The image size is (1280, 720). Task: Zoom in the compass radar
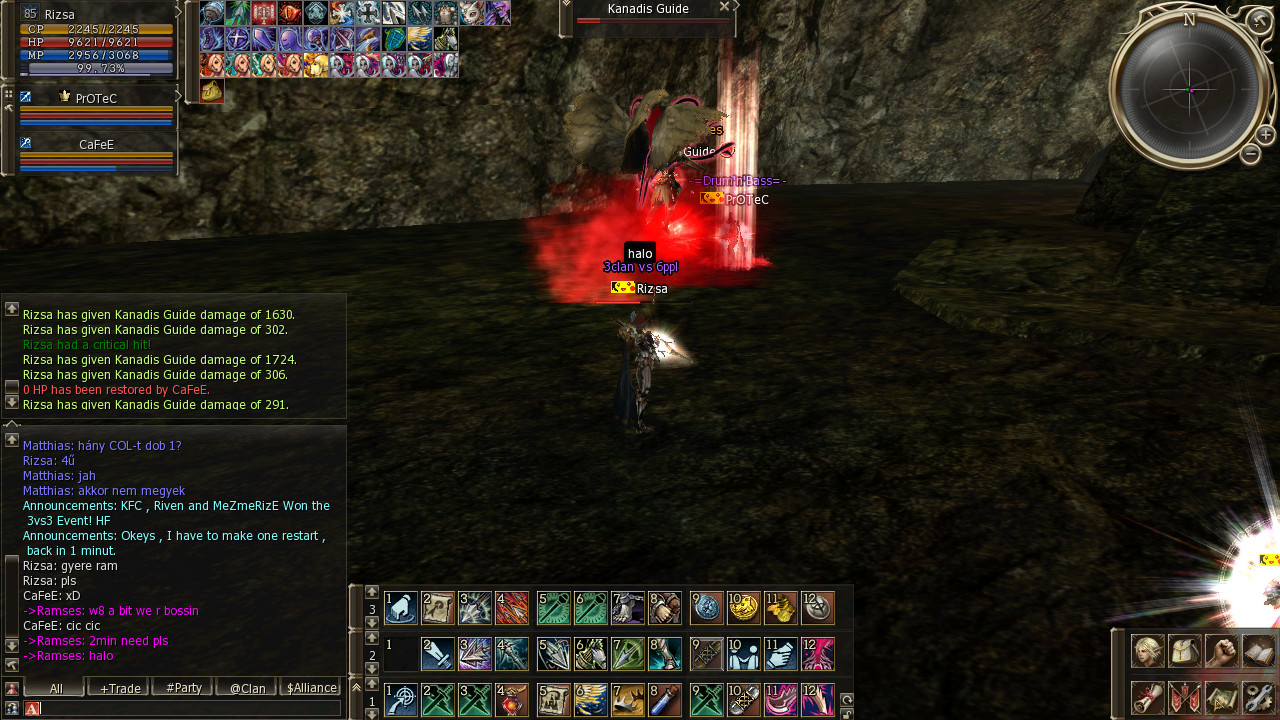(x=1265, y=134)
